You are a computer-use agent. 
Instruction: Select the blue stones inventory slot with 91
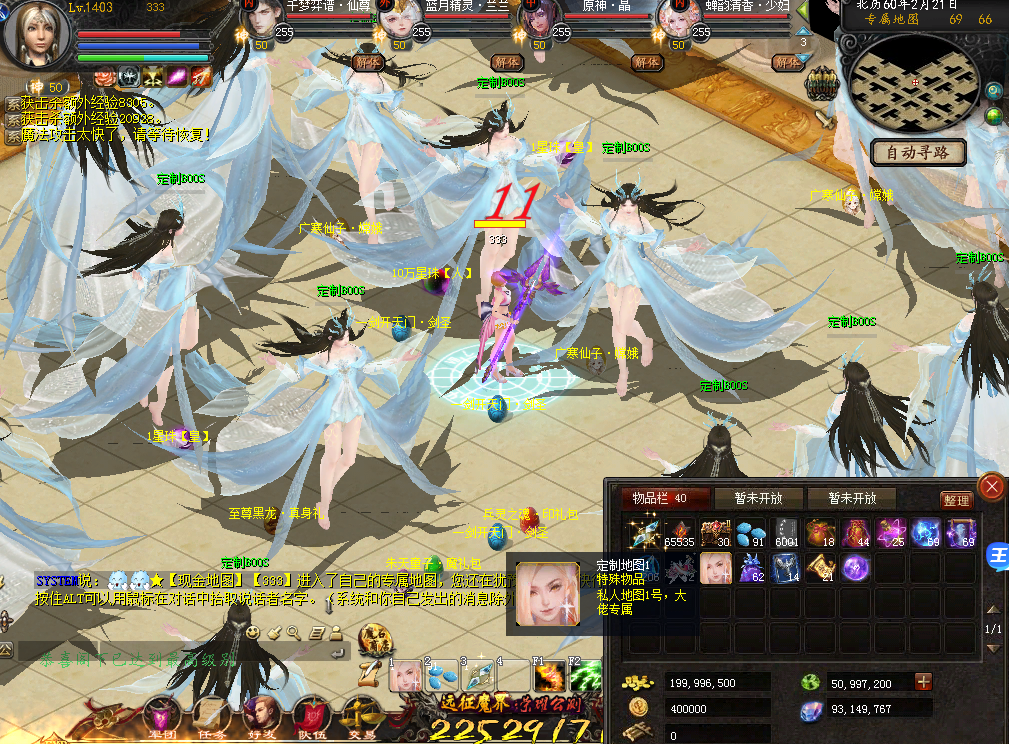pos(751,532)
